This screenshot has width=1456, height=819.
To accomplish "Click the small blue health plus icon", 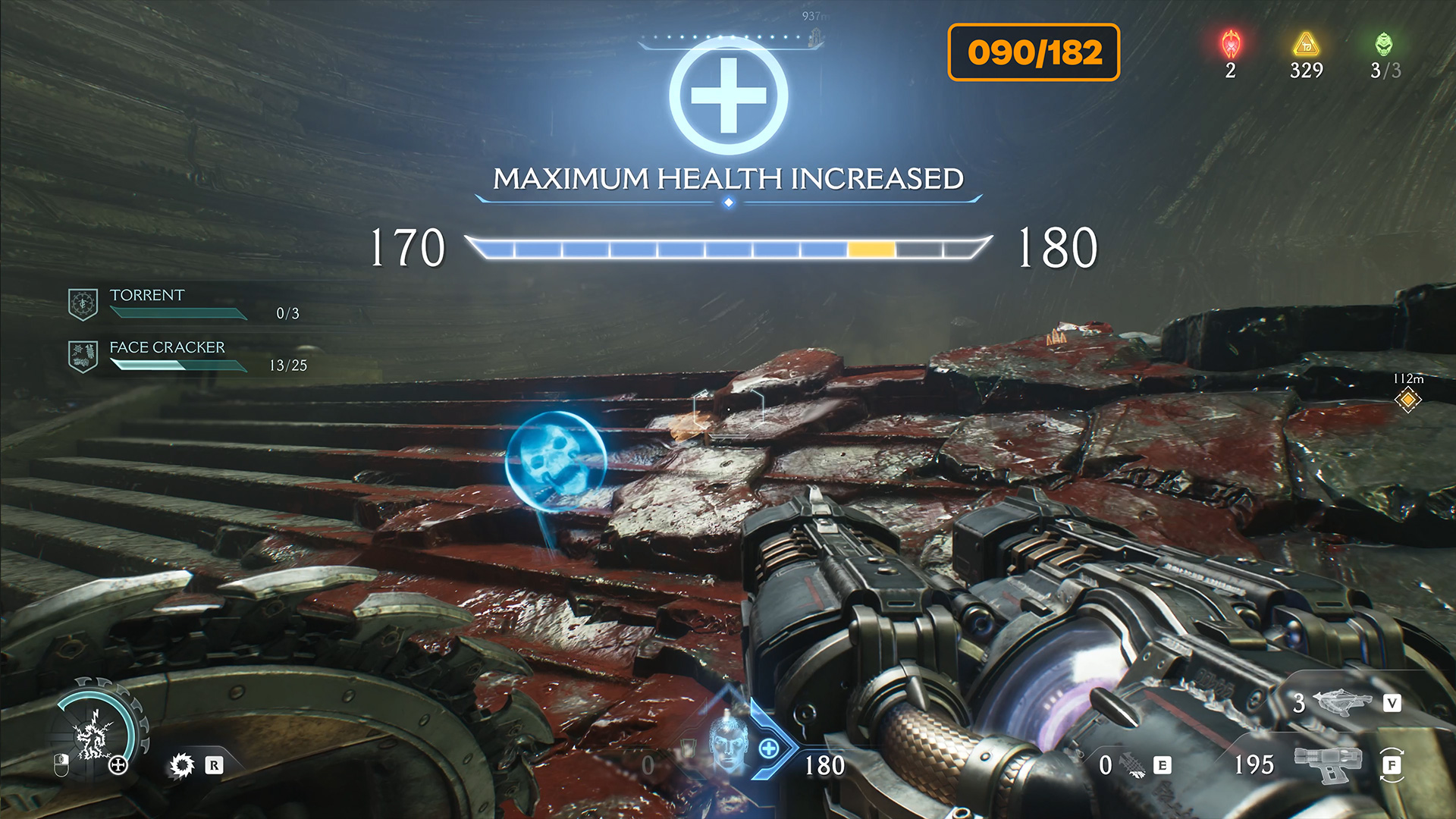I will [769, 749].
